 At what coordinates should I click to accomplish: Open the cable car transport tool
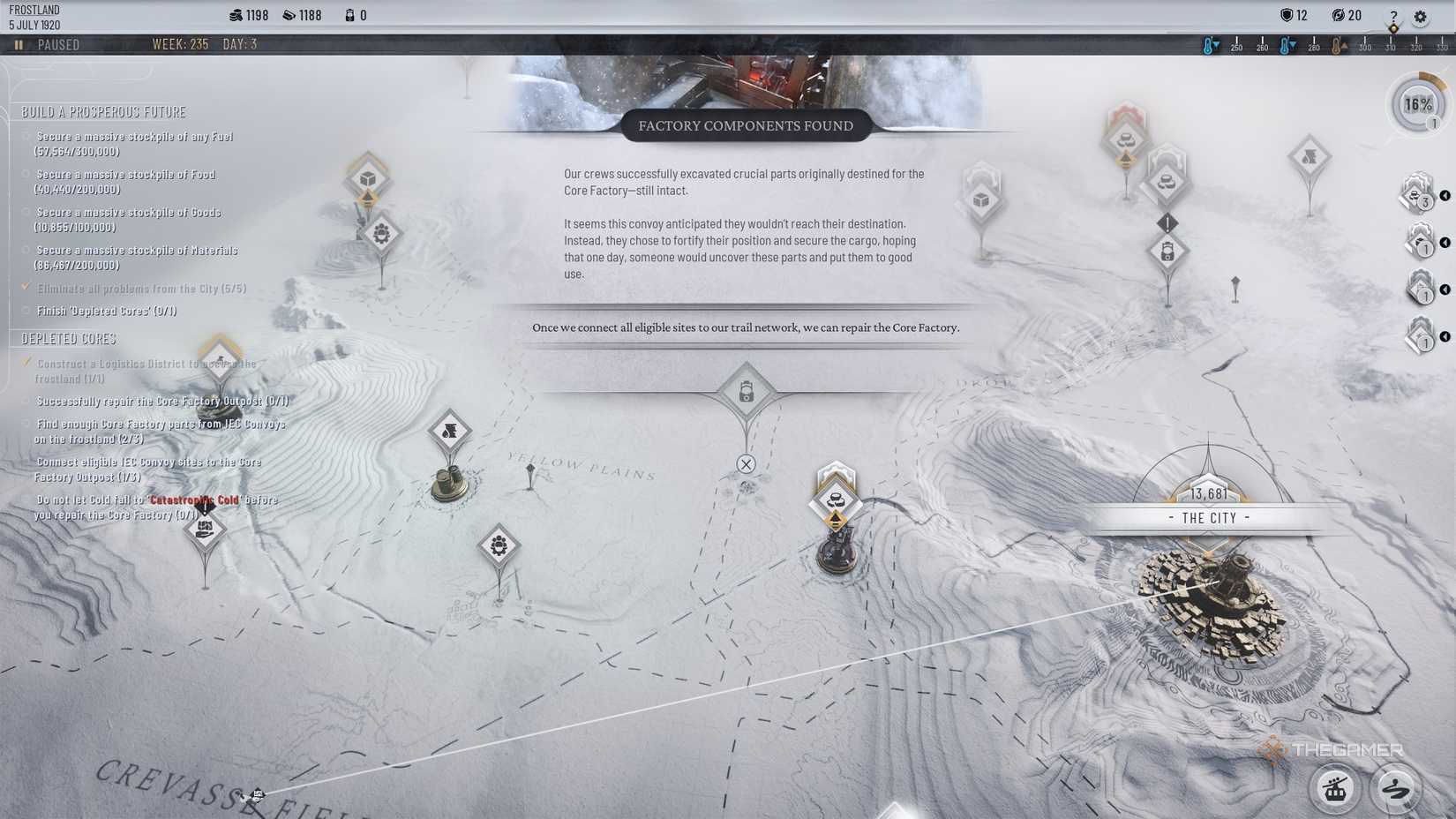click(1335, 788)
